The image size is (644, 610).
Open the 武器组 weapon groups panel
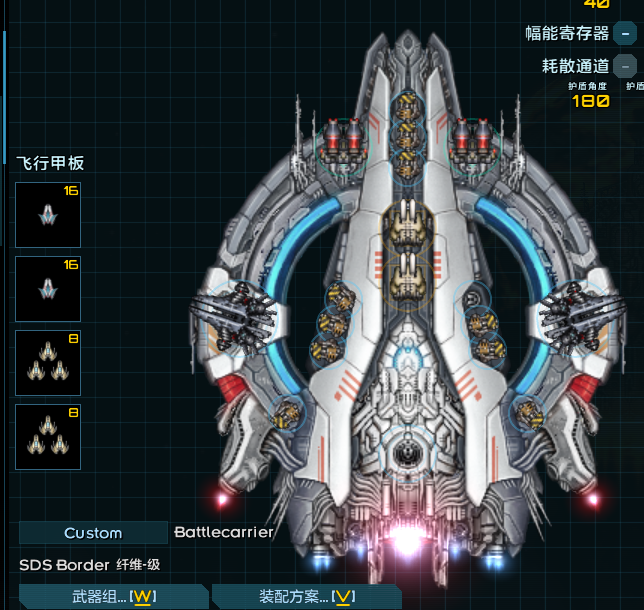pos(112,597)
